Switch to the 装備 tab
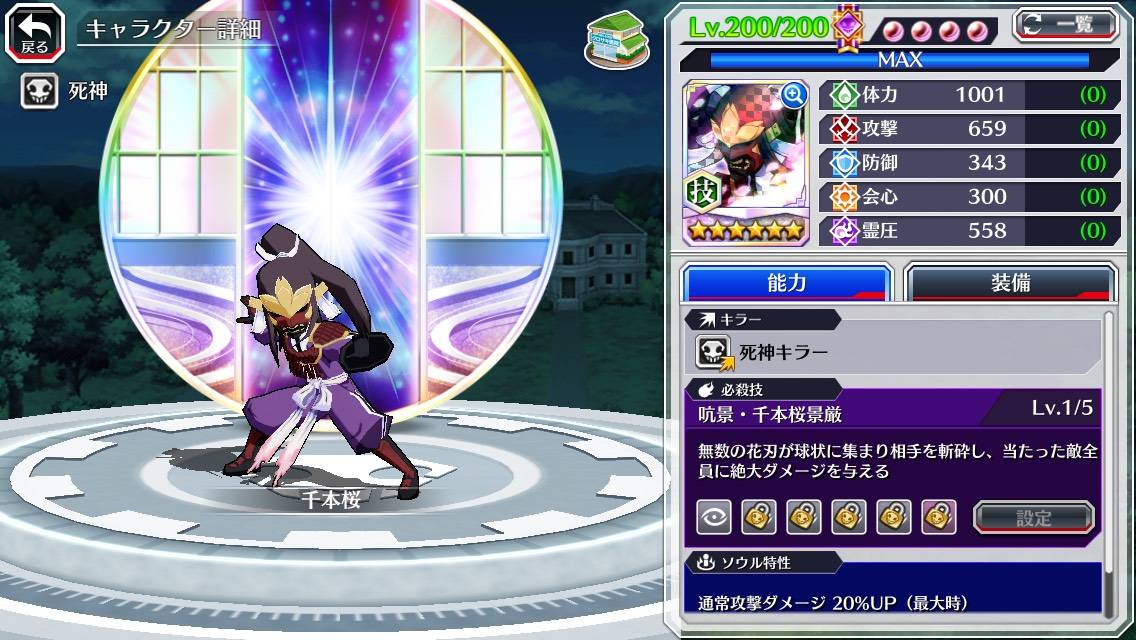Image resolution: width=1136 pixels, height=640 pixels. coord(1010,283)
